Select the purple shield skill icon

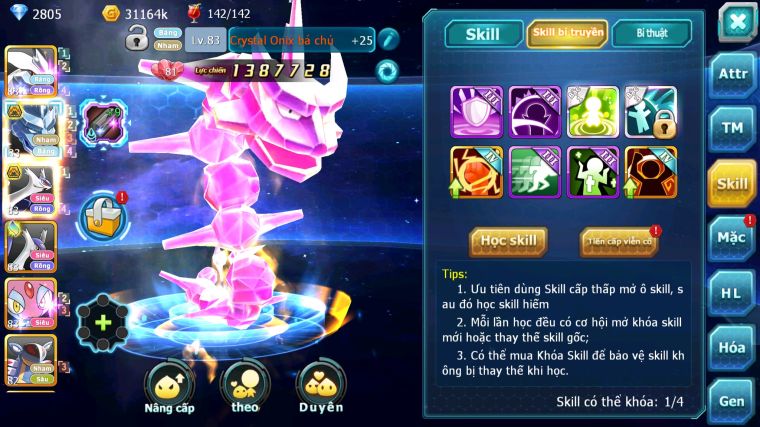(x=477, y=111)
